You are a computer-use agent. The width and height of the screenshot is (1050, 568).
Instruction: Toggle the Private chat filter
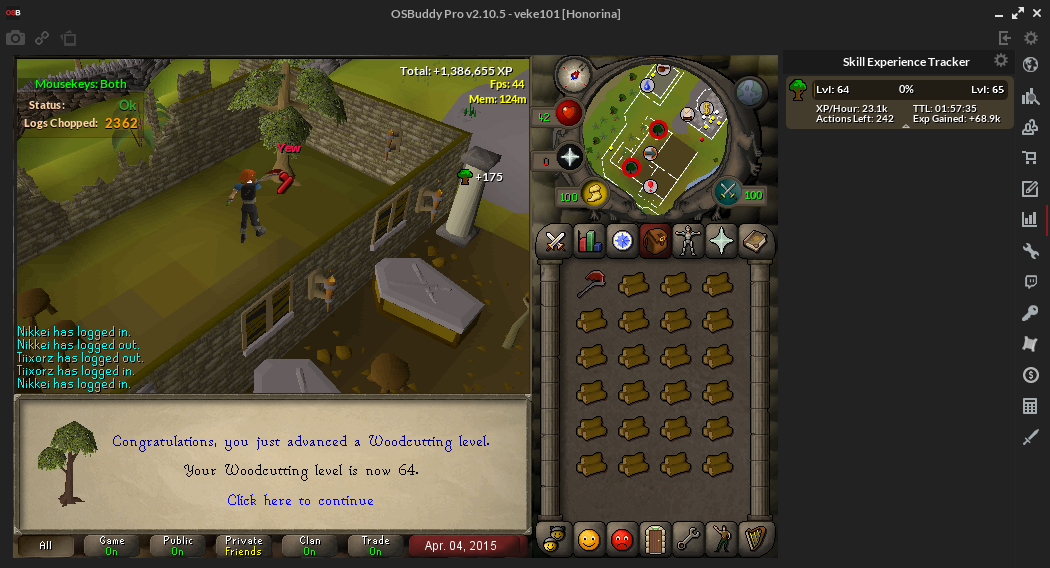click(243, 546)
